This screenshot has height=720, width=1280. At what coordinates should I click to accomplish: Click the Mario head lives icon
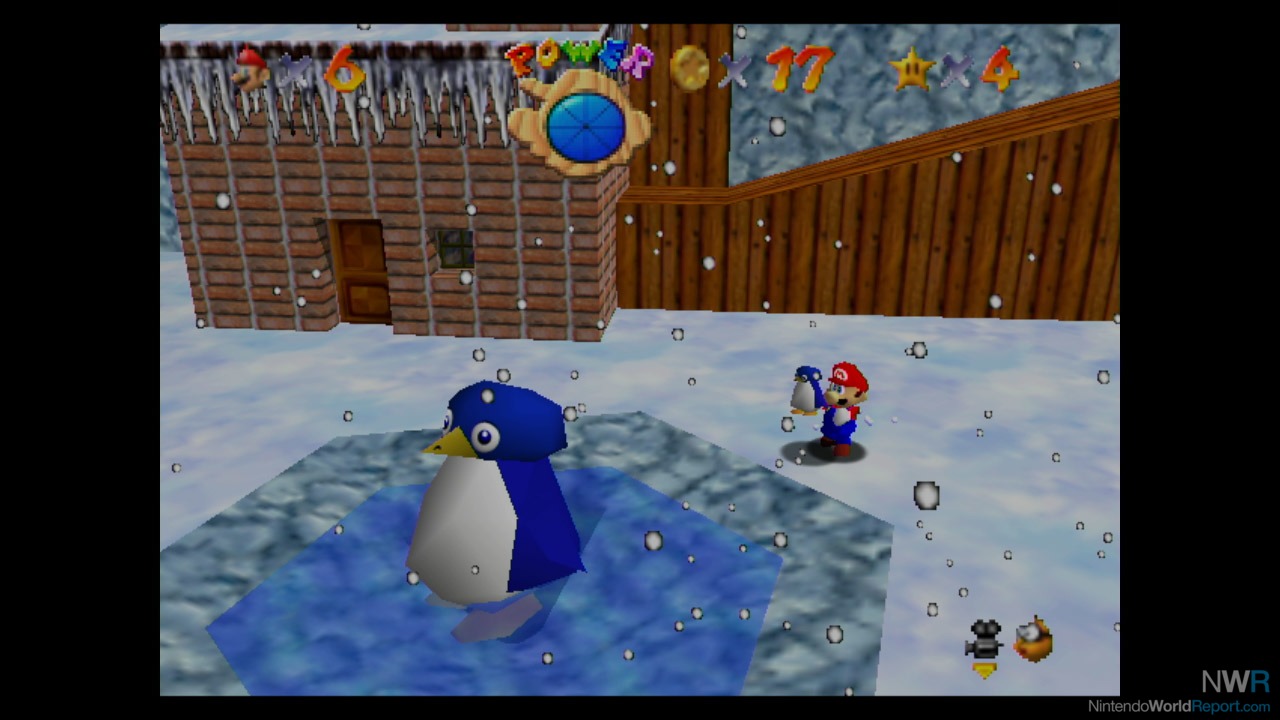(x=250, y=69)
